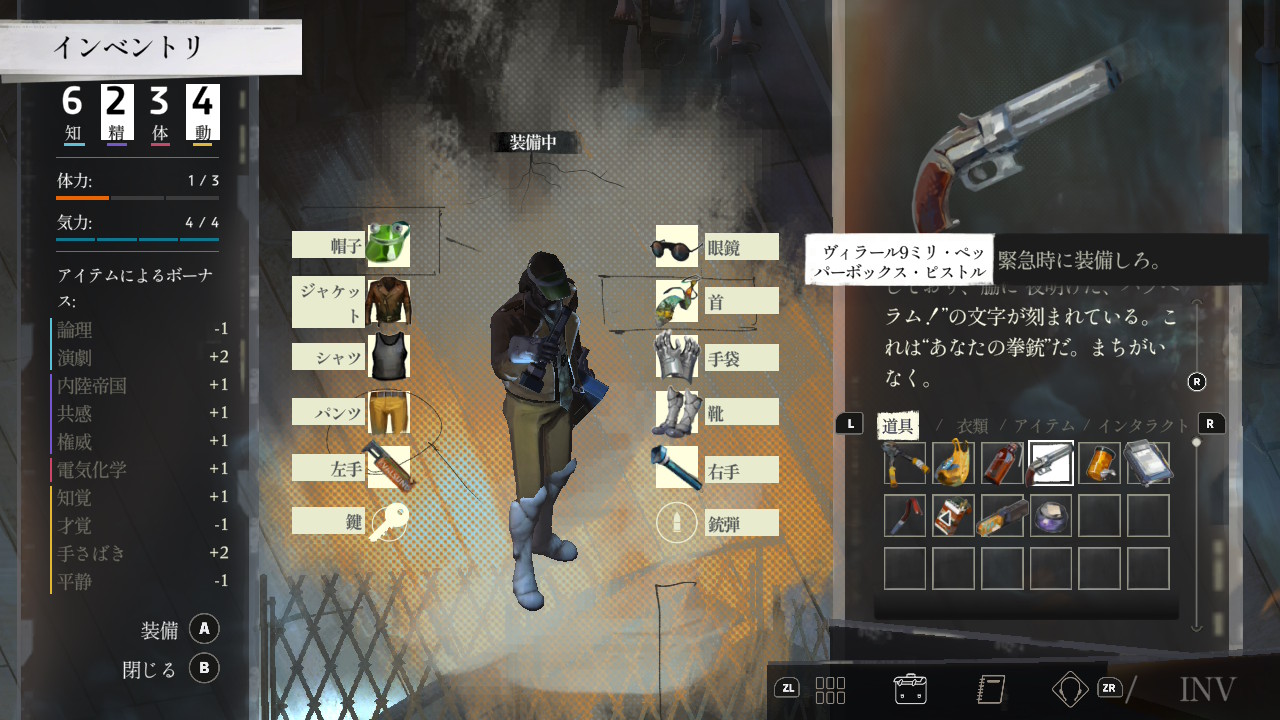Open the briefcase icon in bottom bar
This screenshot has width=1280, height=720.
pos(910,688)
